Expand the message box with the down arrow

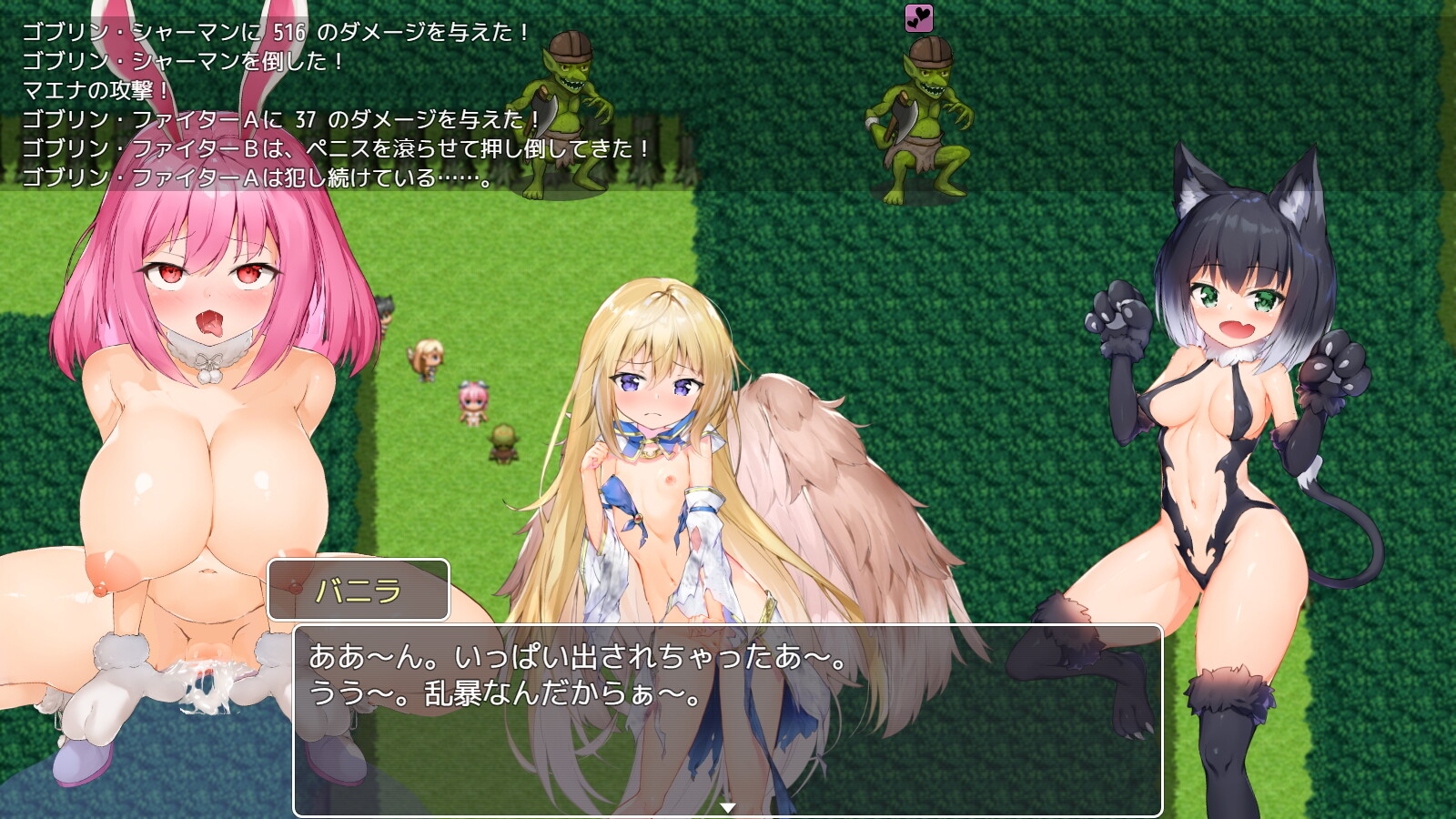pos(728,805)
